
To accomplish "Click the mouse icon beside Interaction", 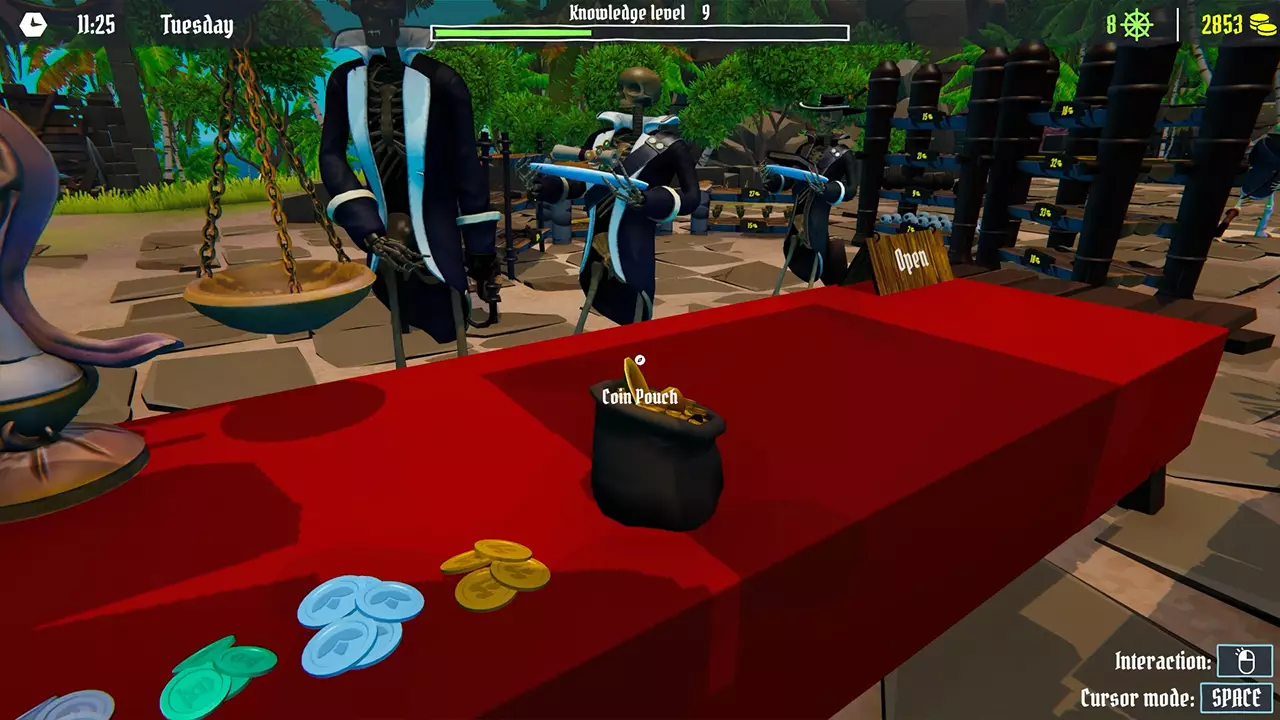I will click(x=1243, y=660).
